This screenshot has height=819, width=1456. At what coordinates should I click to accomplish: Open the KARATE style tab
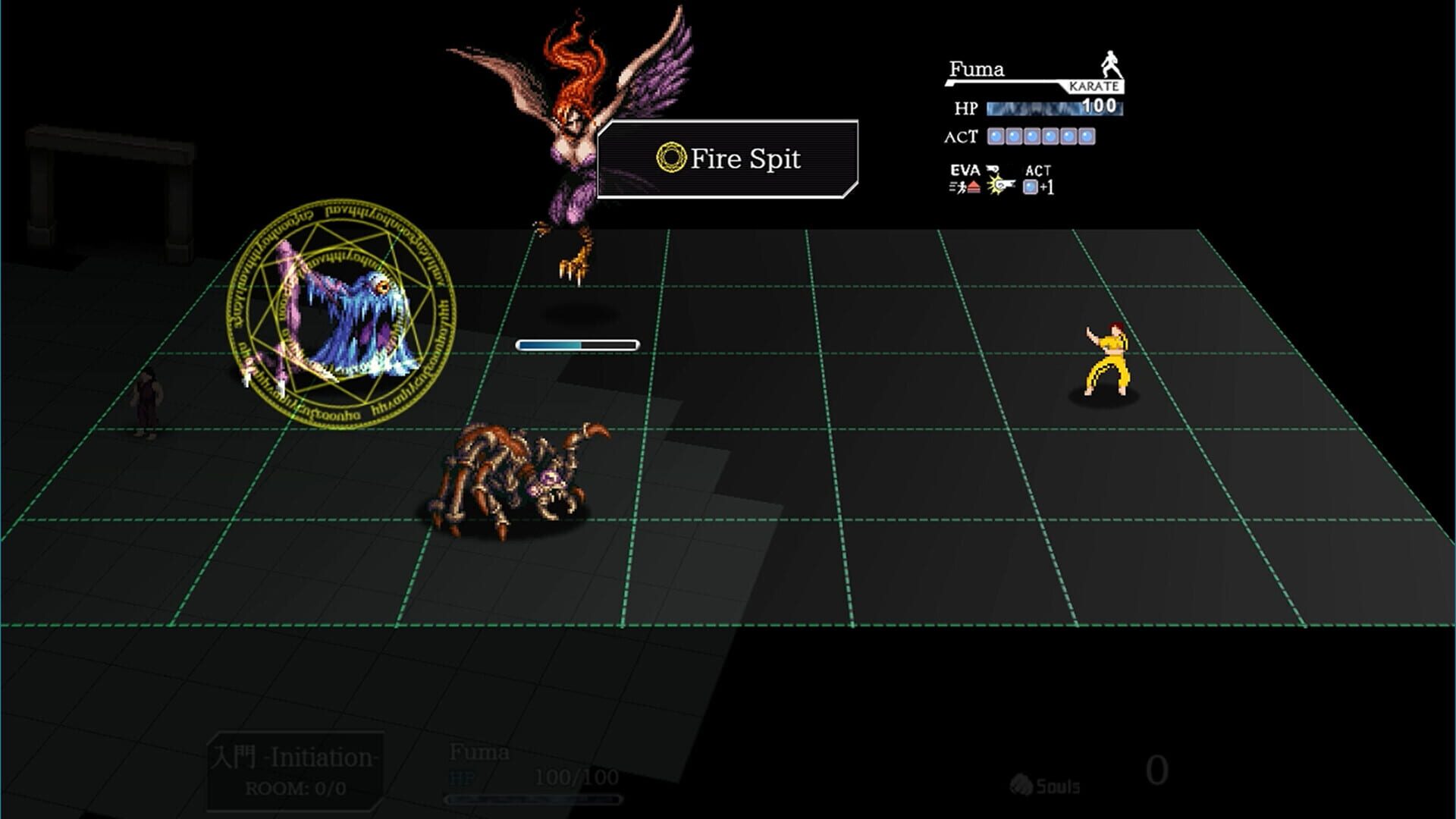pos(1094,86)
